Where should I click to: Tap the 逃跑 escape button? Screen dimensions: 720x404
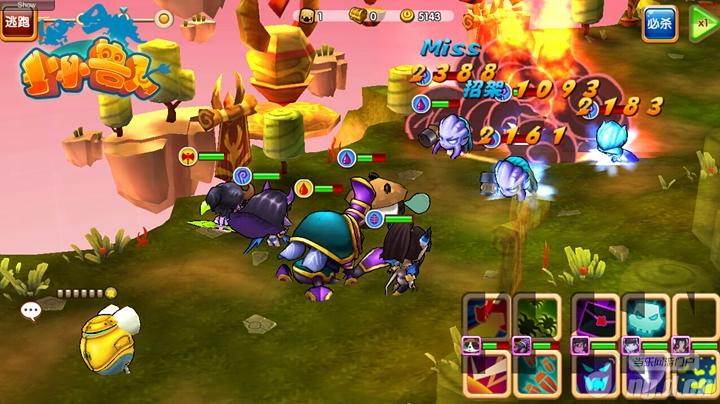18,22
